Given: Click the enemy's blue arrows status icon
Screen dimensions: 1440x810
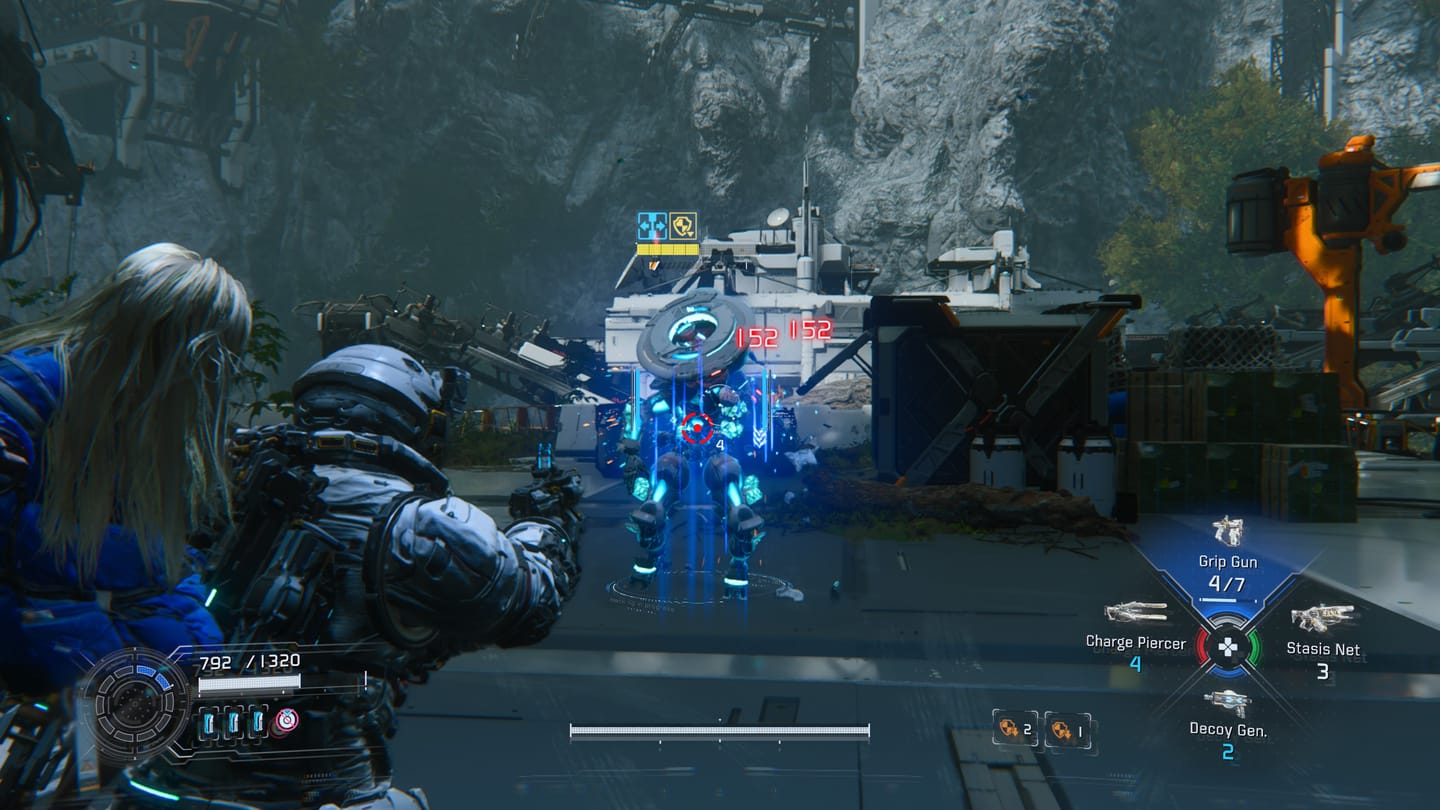Looking at the screenshot, I should click(652, 226).
